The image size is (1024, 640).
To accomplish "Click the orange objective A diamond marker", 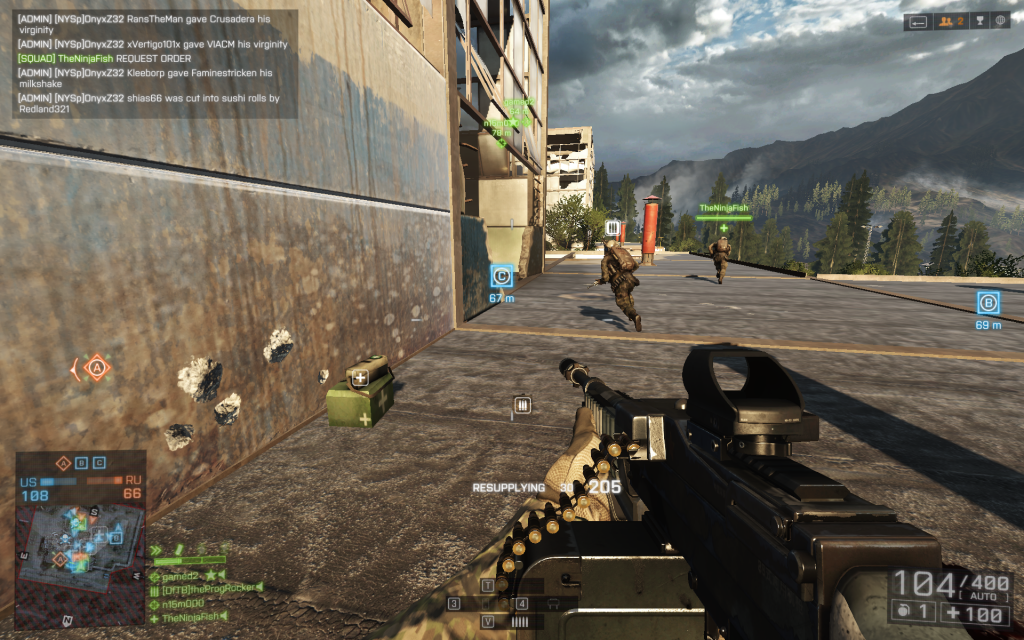I will click(96, 368).
